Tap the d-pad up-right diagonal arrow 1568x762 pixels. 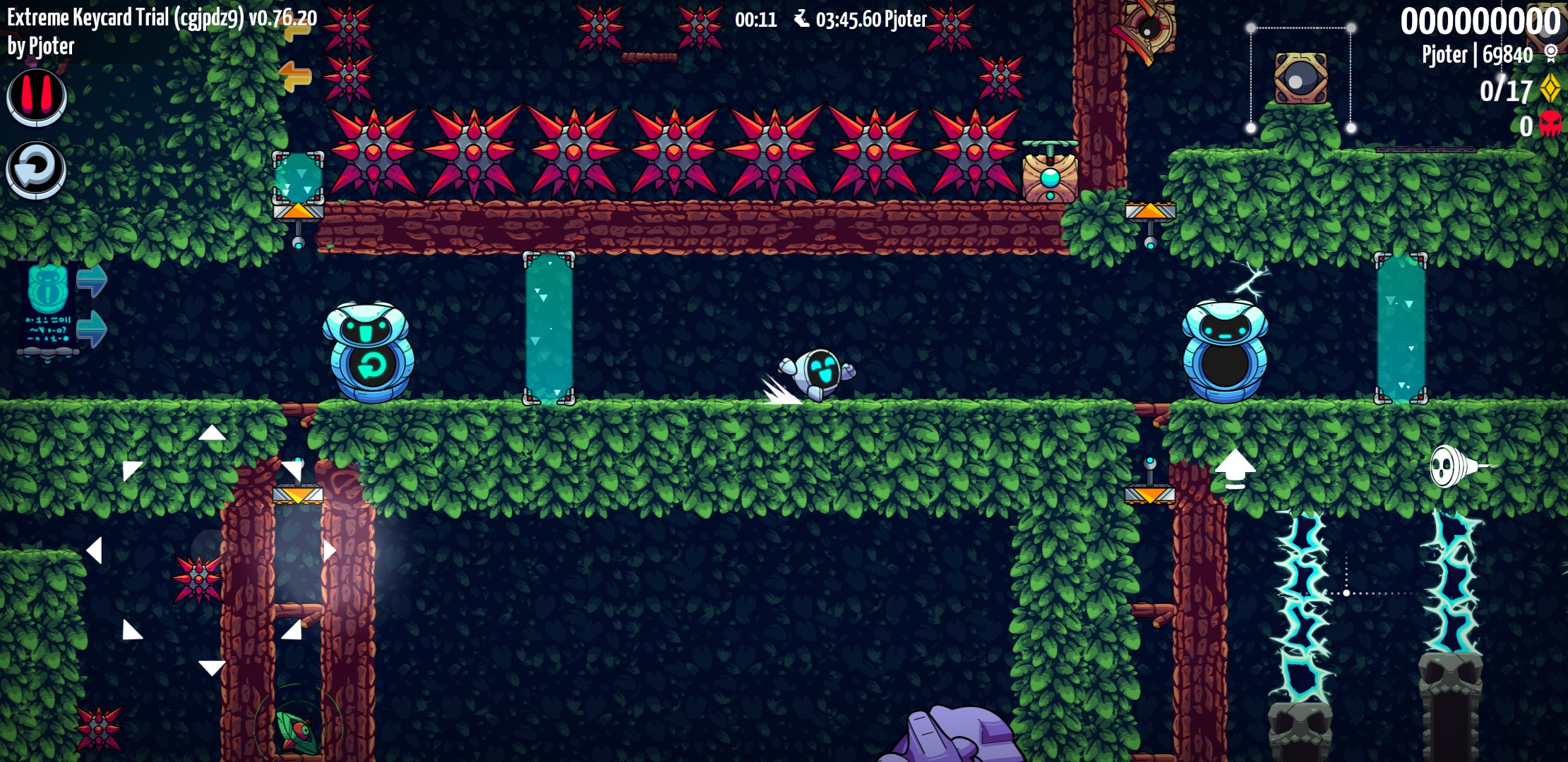[292, 470]
